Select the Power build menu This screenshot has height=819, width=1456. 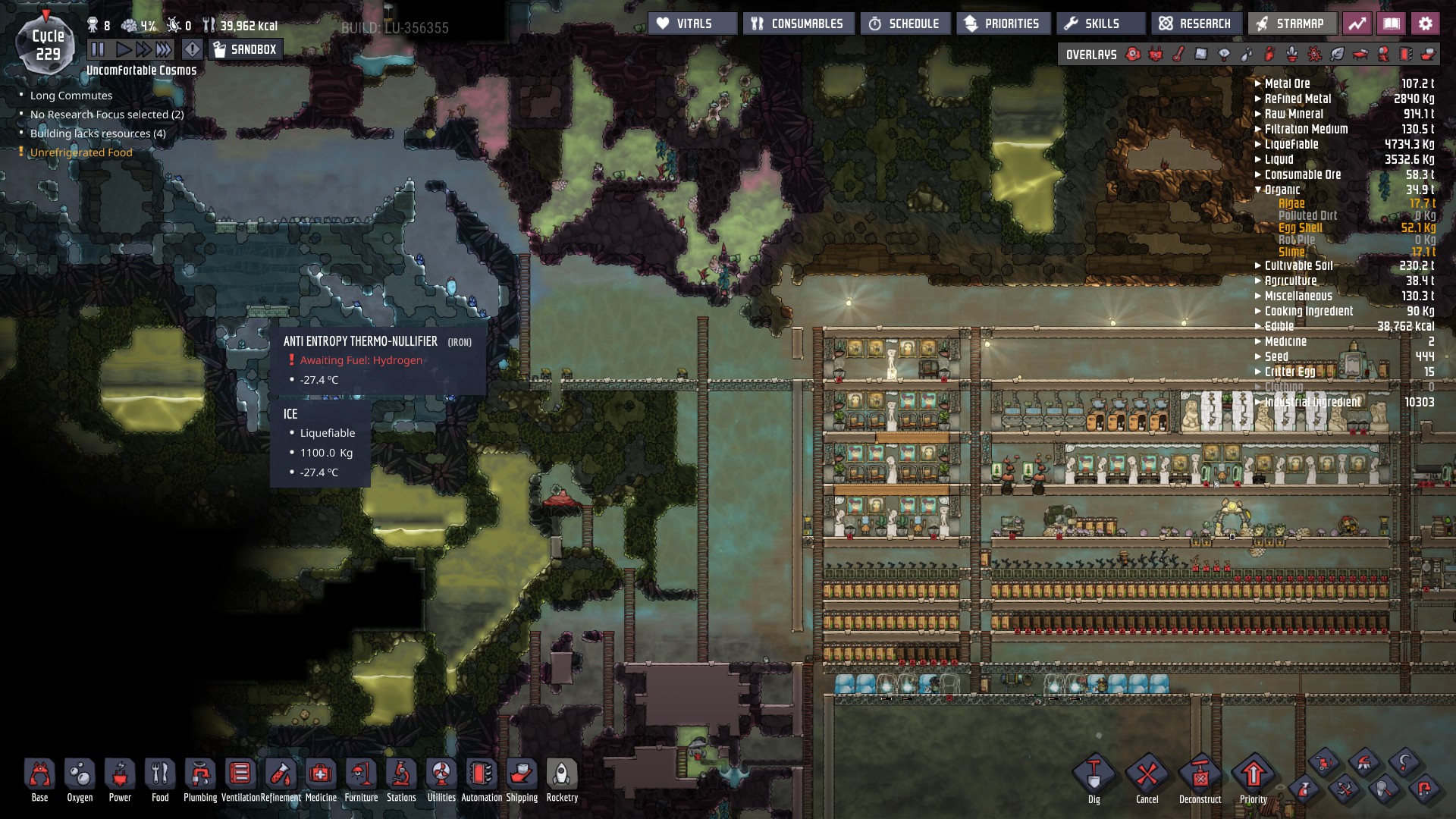pos(120,779)
